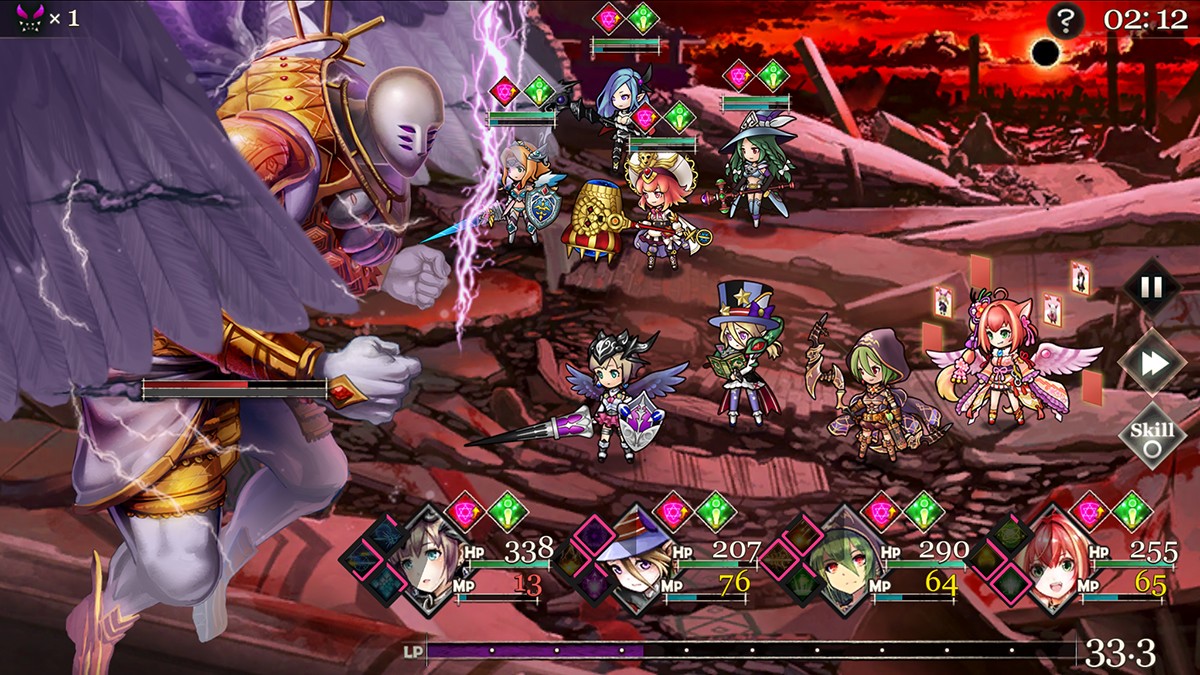
Task: Pause the battle
Action: click(1151, 288)
